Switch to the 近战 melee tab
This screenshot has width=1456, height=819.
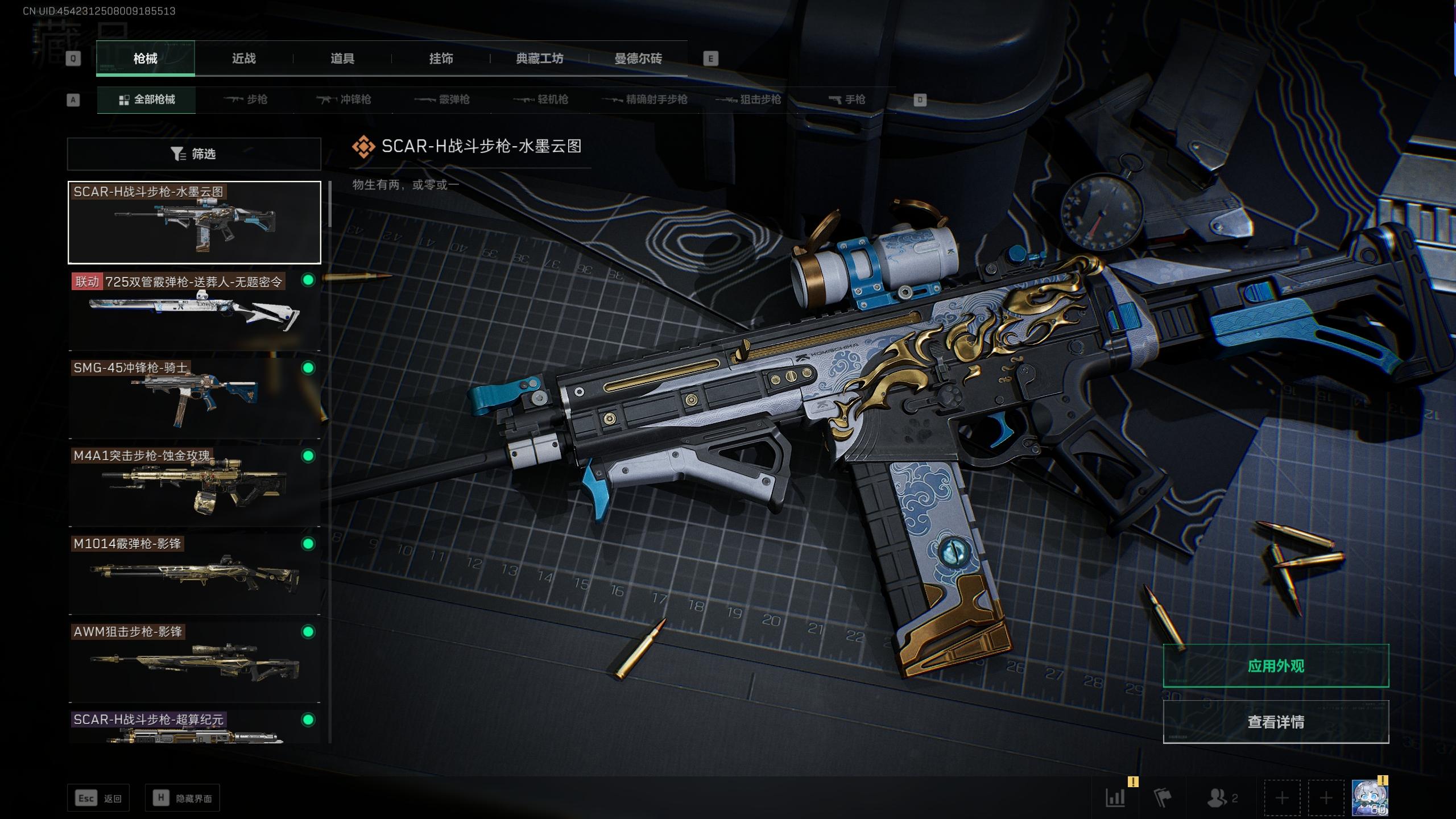243,59
